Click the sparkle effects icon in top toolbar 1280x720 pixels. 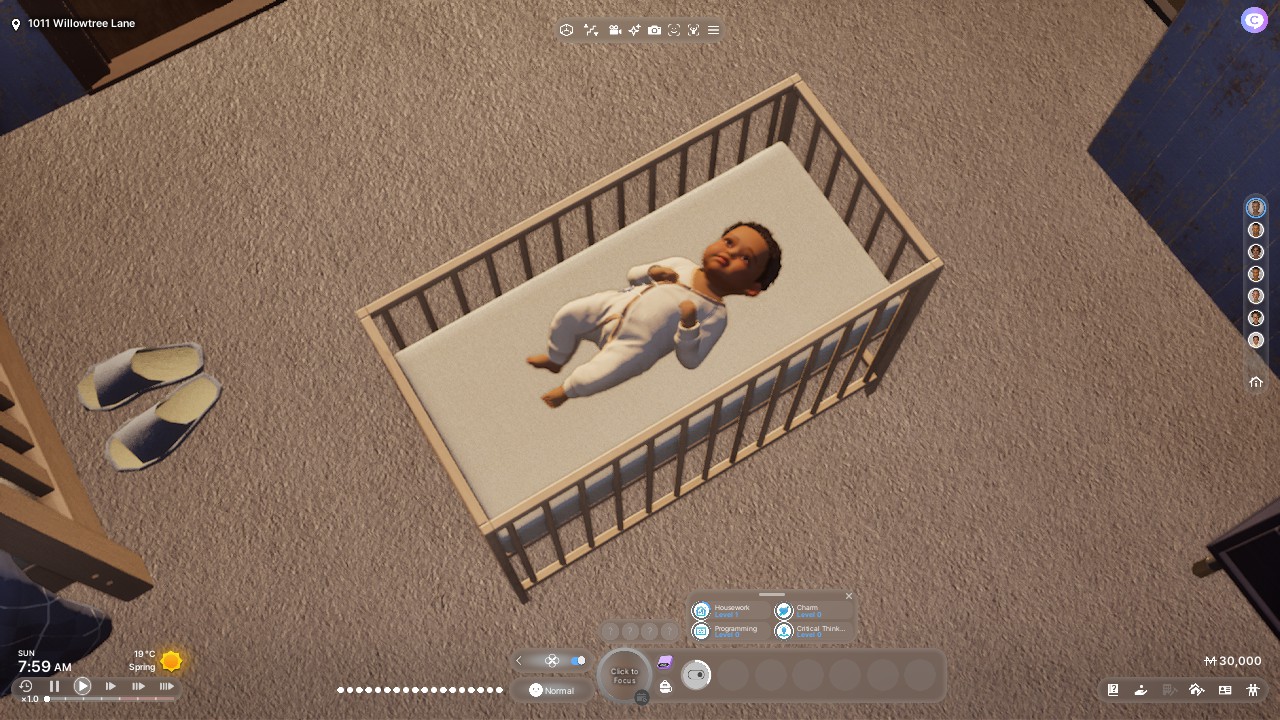click(x=635, y=30)
